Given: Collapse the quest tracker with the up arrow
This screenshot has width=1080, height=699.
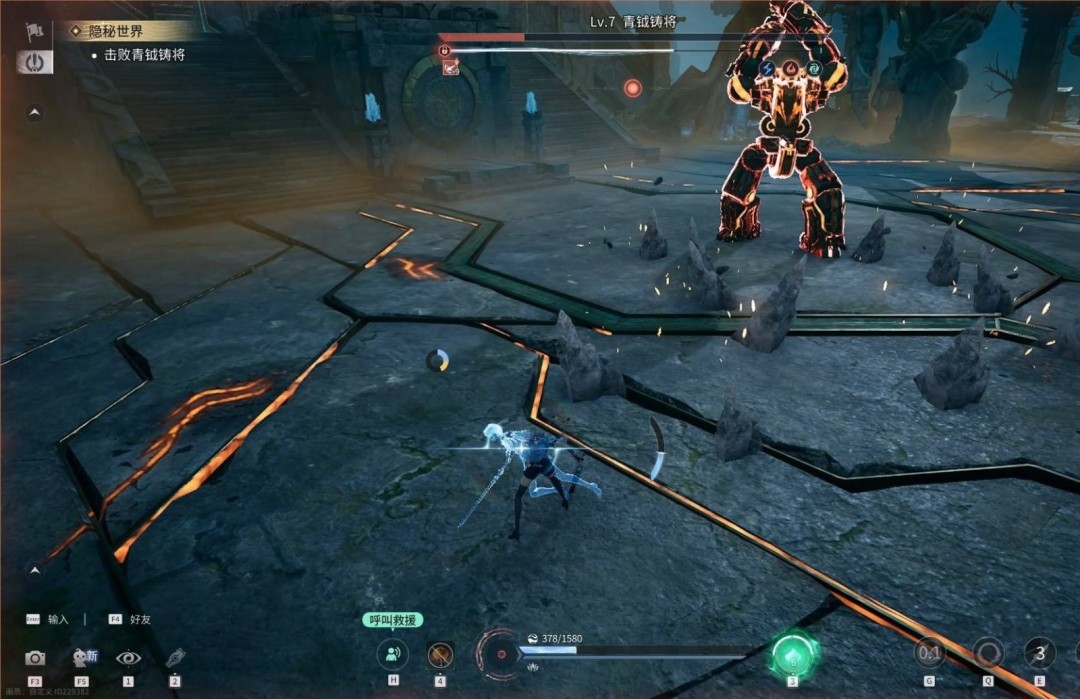Looking at the screenshot, I should point(35,112).
